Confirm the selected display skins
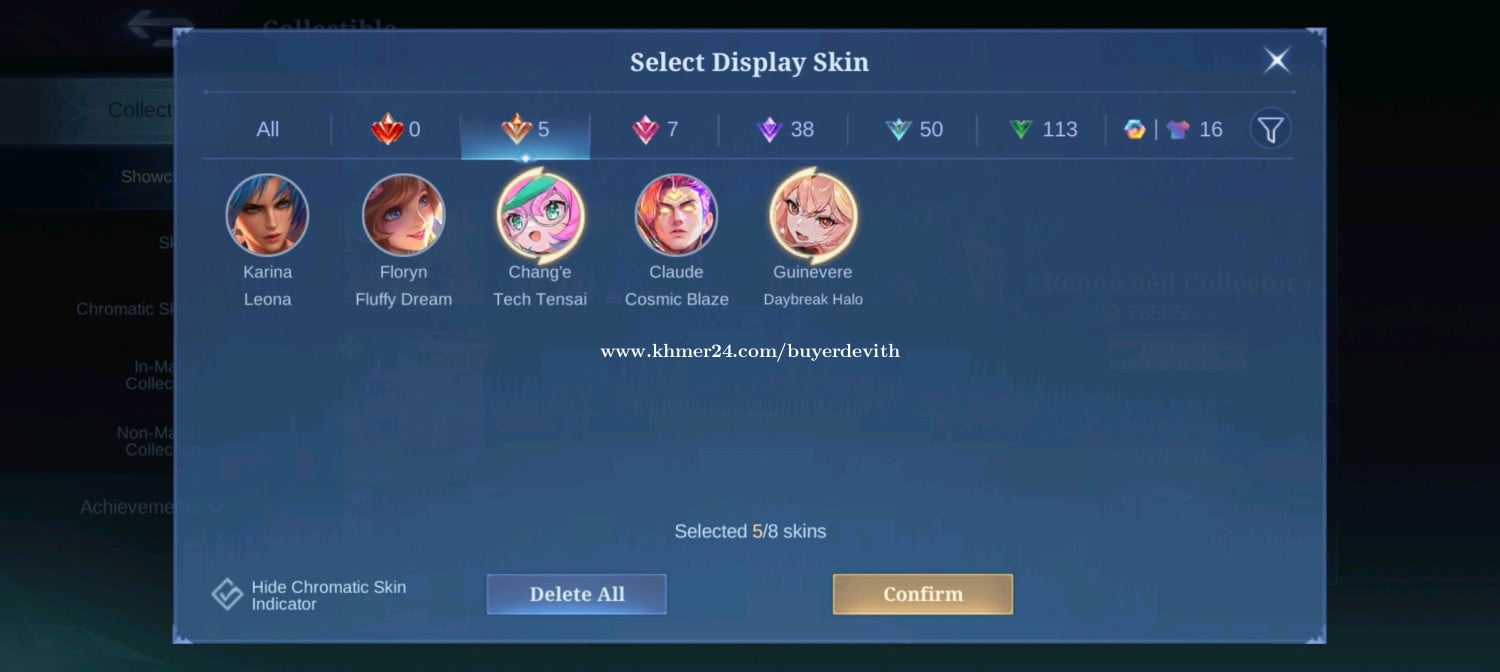The height and width of the screenshot is (672, 1500). 922,594
